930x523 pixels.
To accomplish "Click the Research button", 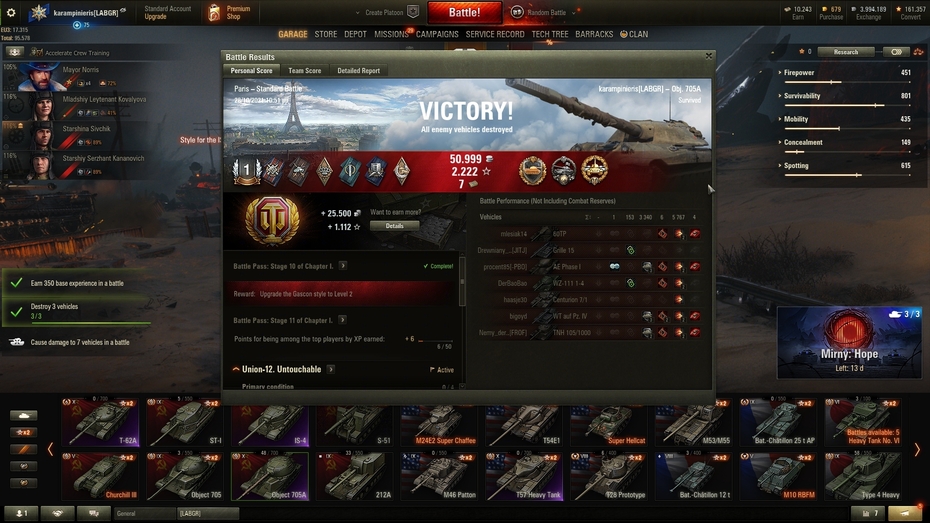I will click(845, 52).
